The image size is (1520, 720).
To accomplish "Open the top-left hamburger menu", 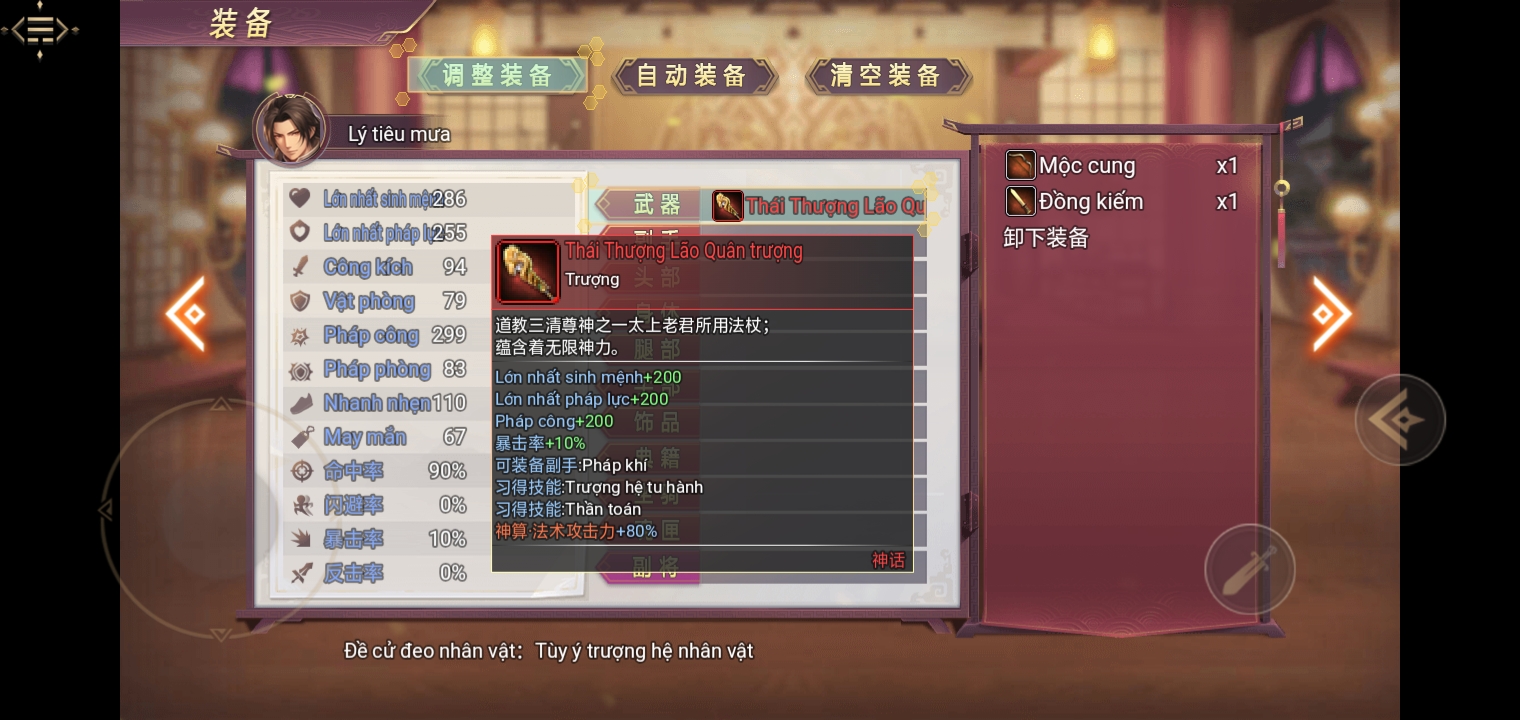I will (x=40, y=28).
